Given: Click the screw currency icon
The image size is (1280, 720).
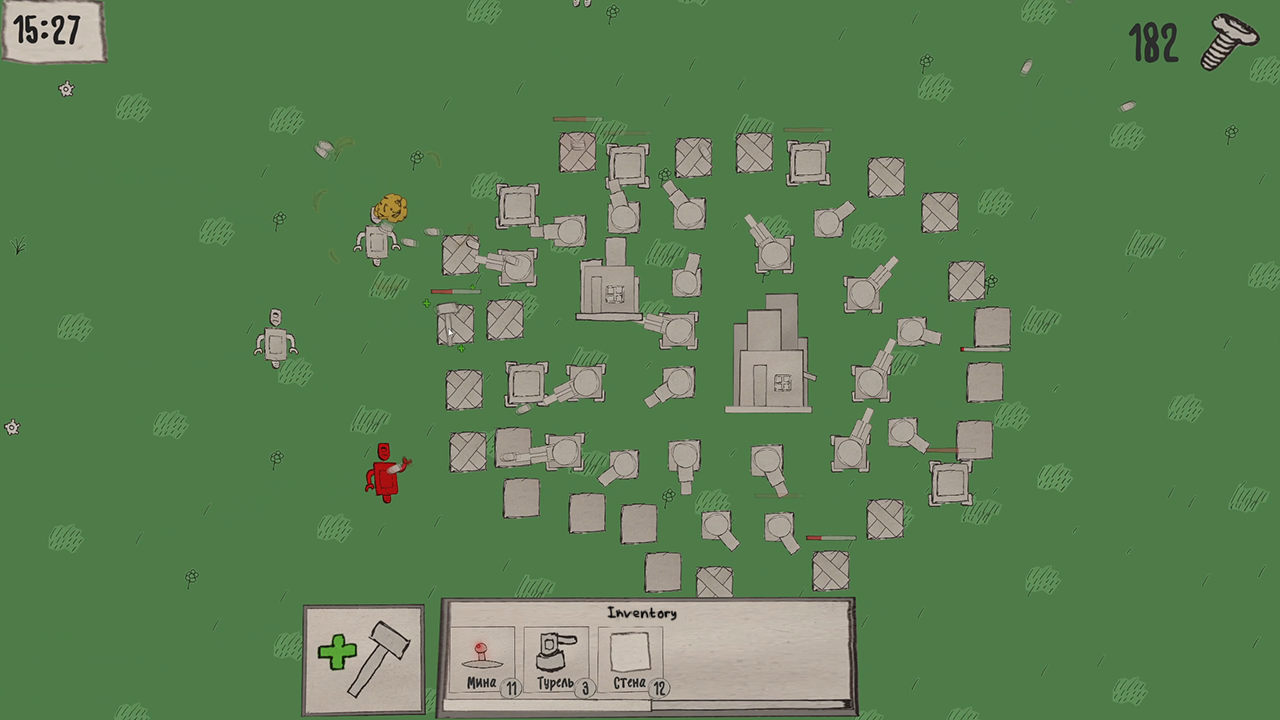Looking at the screenshot, I should point(1228,42).
